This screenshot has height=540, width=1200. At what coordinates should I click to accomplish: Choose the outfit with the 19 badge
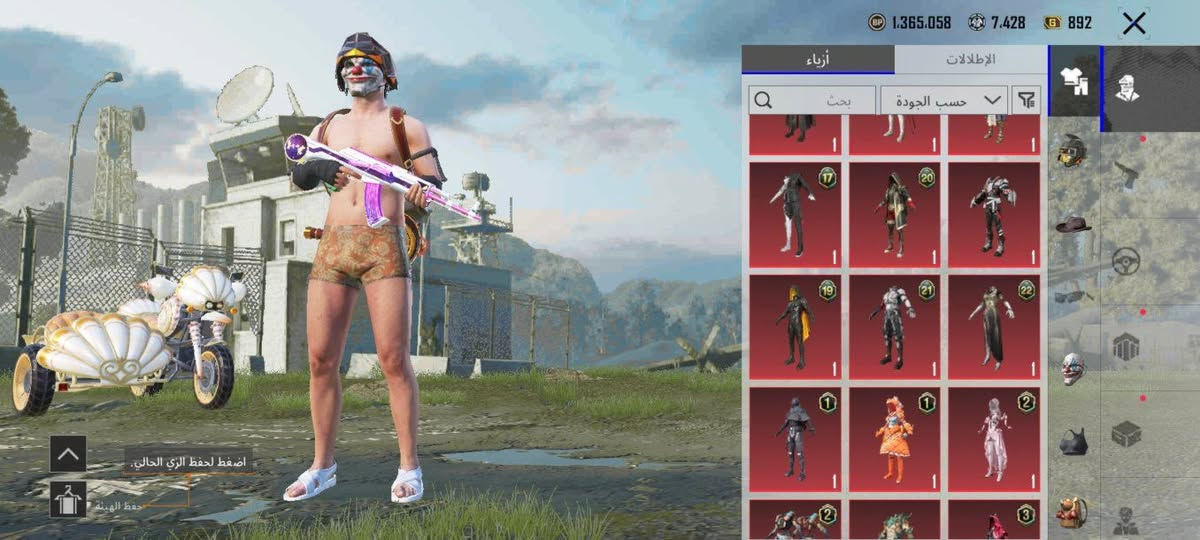tap(795, 328)
